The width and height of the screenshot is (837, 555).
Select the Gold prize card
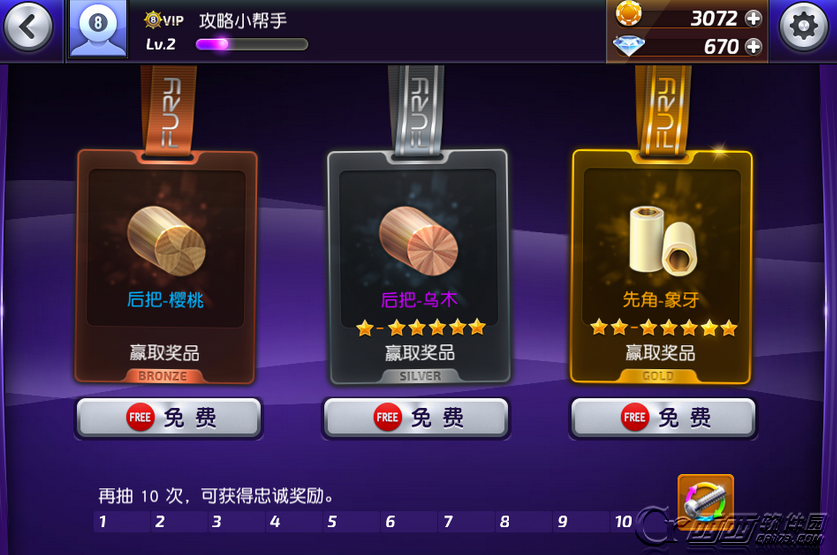click(x=661, y=266)
